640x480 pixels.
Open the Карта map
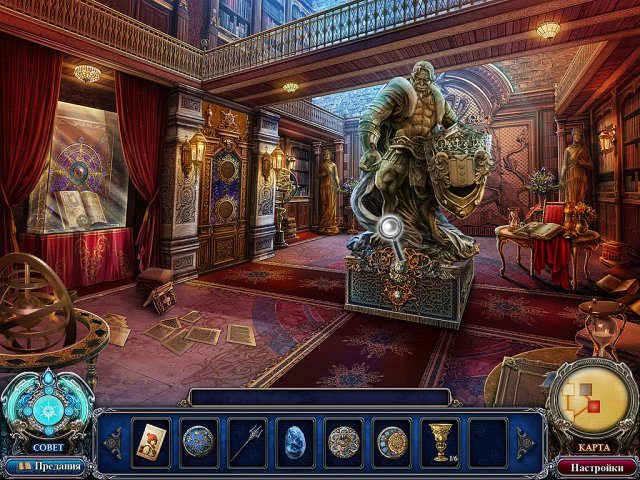click(594, 406)
